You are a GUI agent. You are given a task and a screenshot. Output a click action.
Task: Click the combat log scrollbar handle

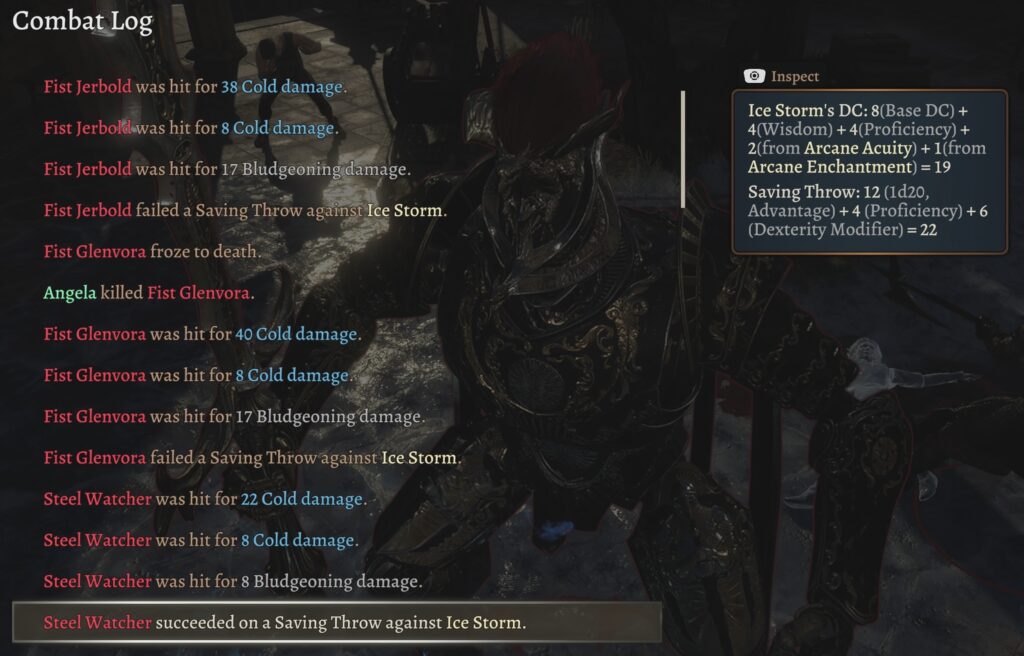click(x=684, y=149)
